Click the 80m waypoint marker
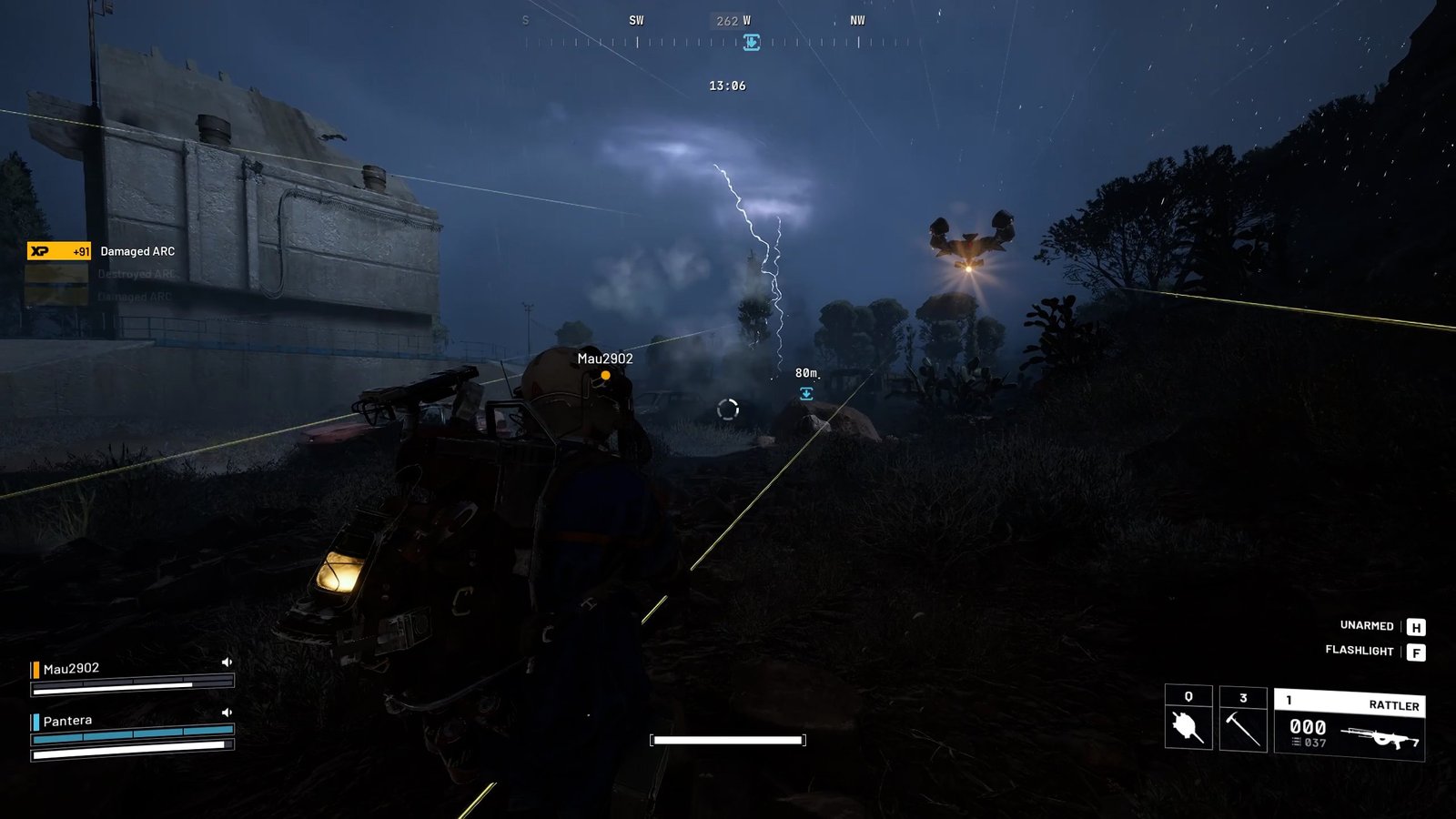The height and width of the screenshot is (819, 1456). 806,393
